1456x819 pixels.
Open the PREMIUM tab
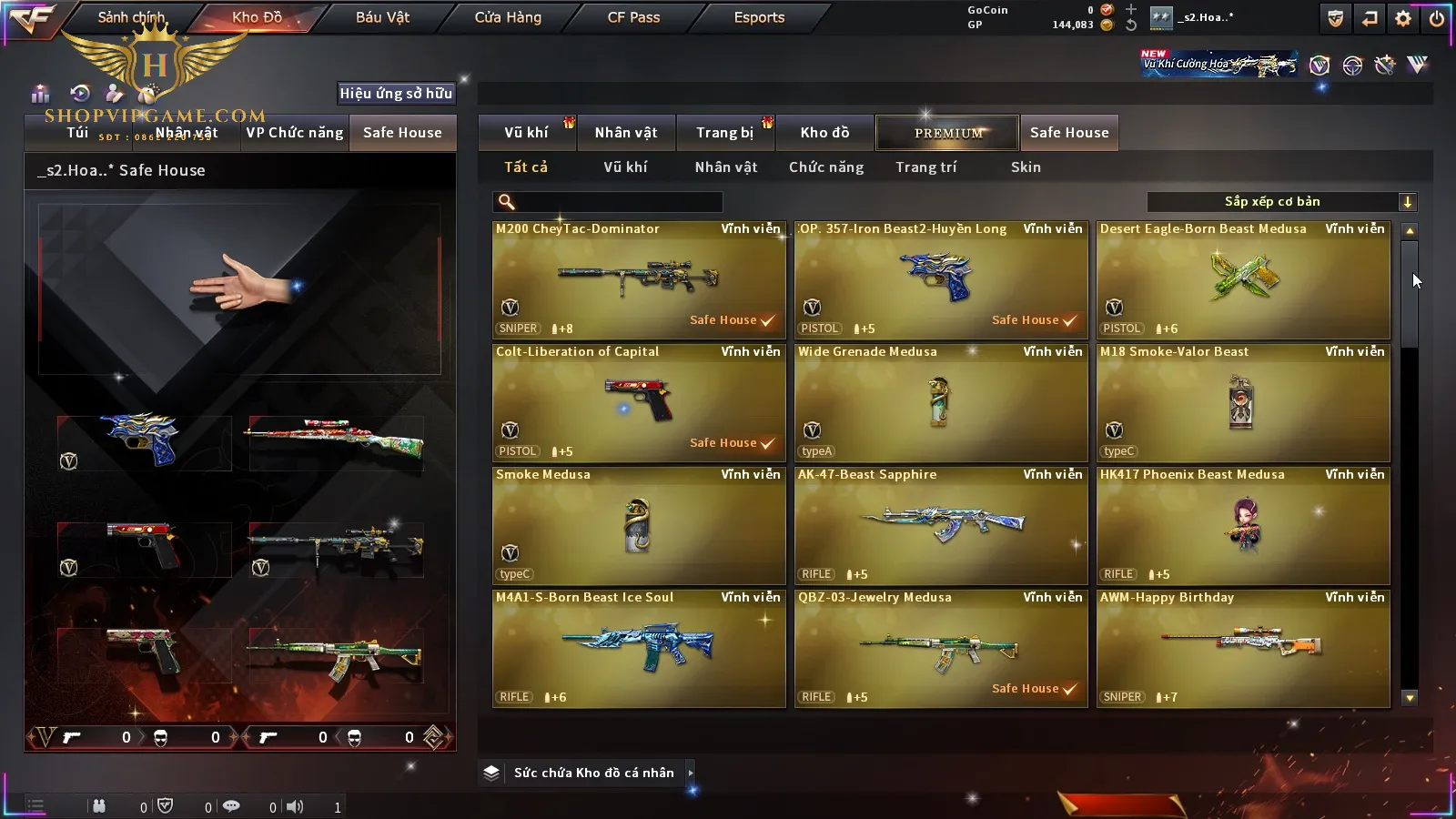pos(947,133)
